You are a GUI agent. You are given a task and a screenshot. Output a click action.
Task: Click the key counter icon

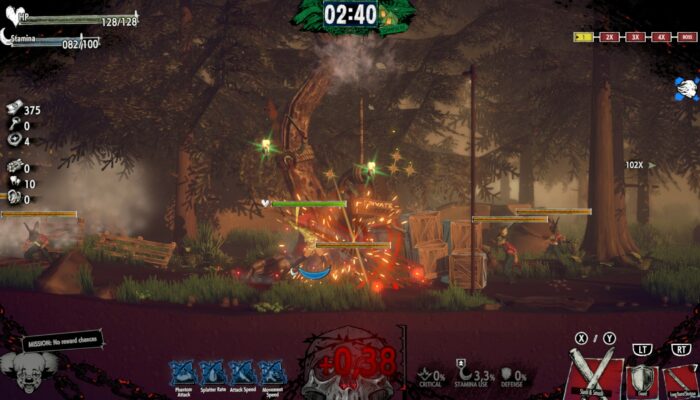13,125
